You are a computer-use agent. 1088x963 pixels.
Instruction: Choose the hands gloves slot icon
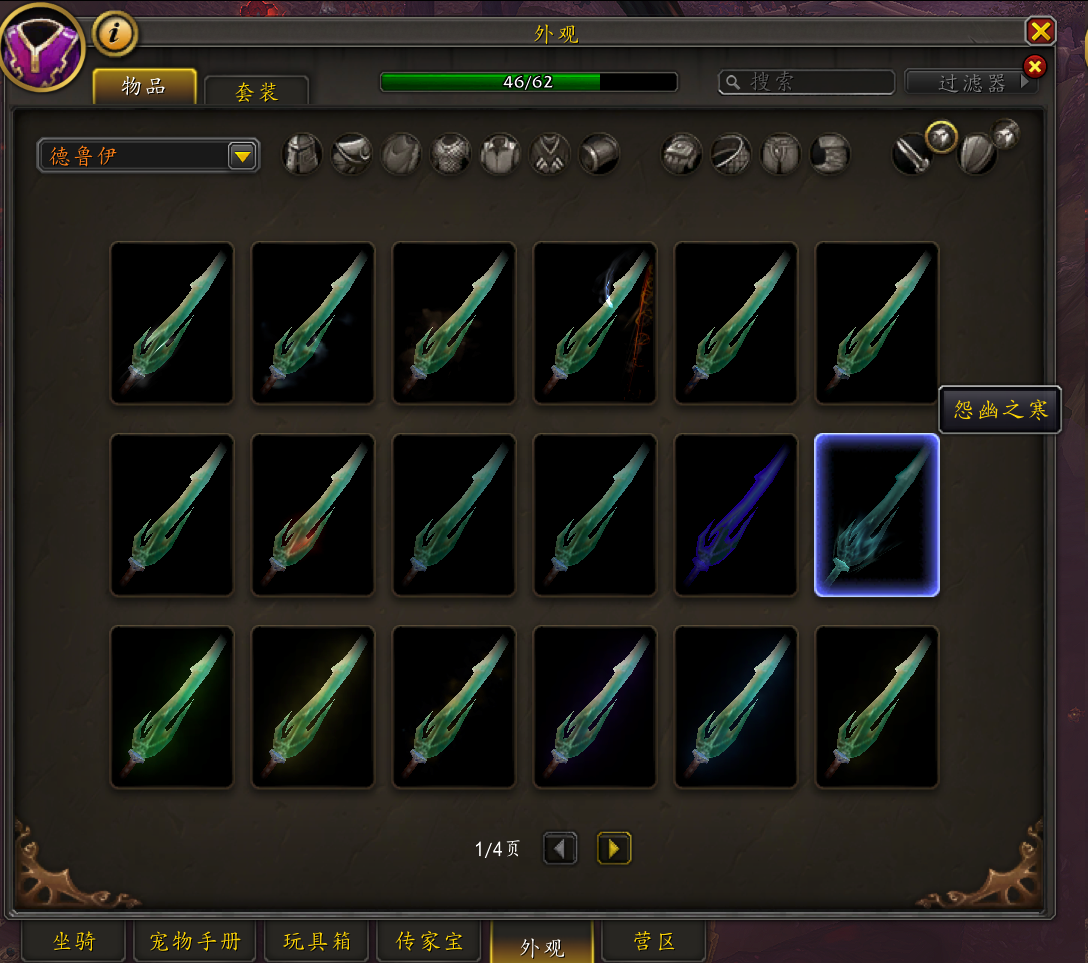point(681,155)
